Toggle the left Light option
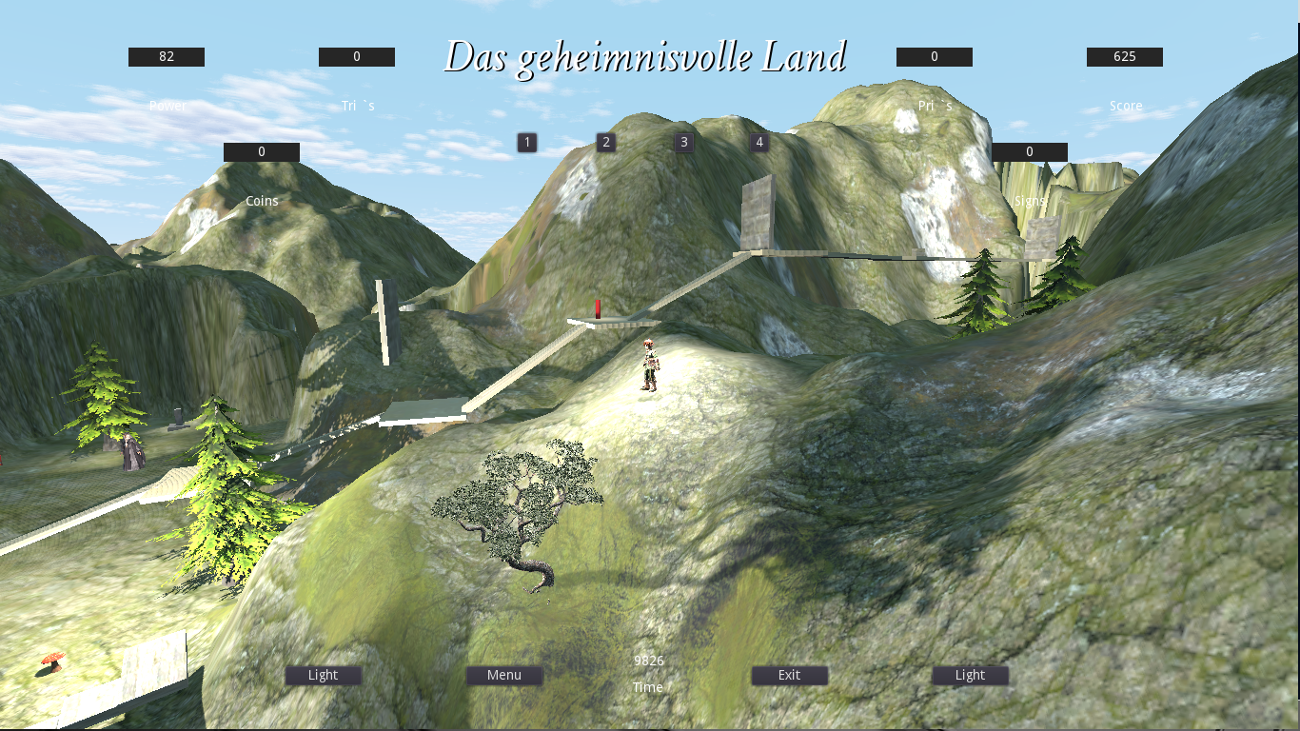1300x731 pixels. (322, 675)
